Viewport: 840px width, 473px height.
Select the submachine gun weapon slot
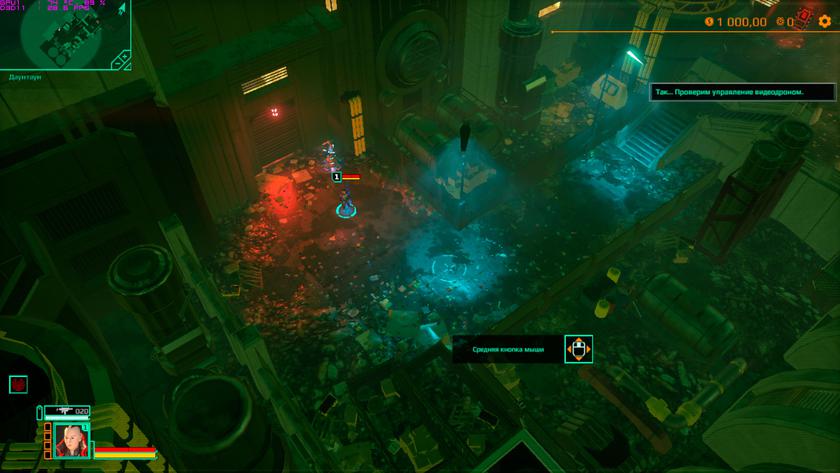click(x=66, y=411)
